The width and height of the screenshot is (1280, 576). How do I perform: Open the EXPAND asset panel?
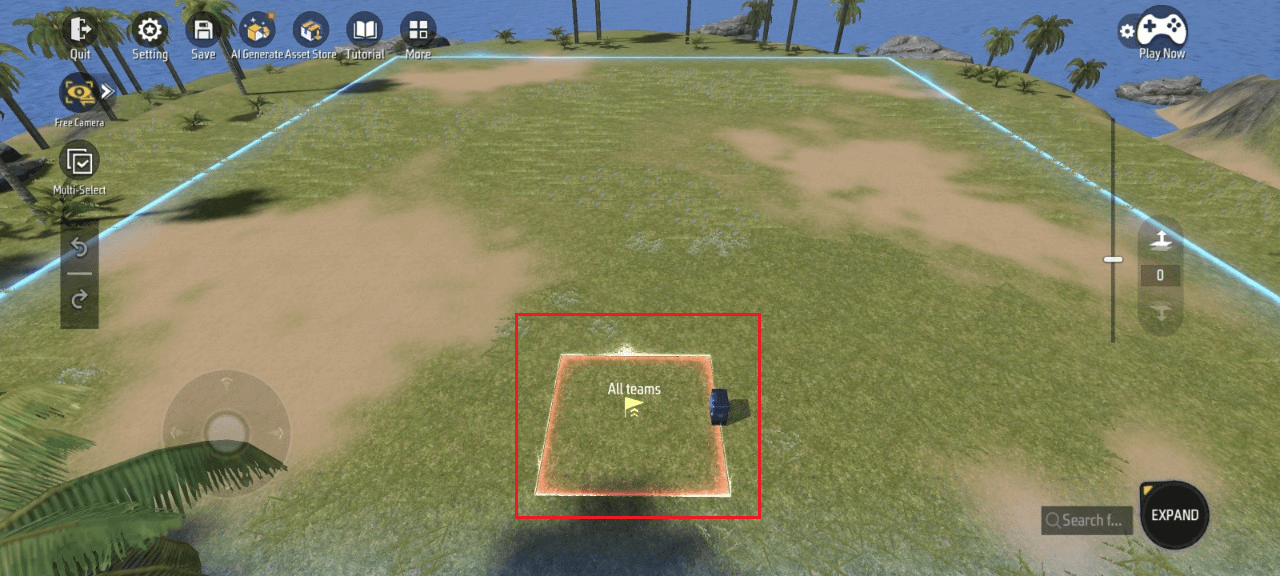tap(1174, 516)
